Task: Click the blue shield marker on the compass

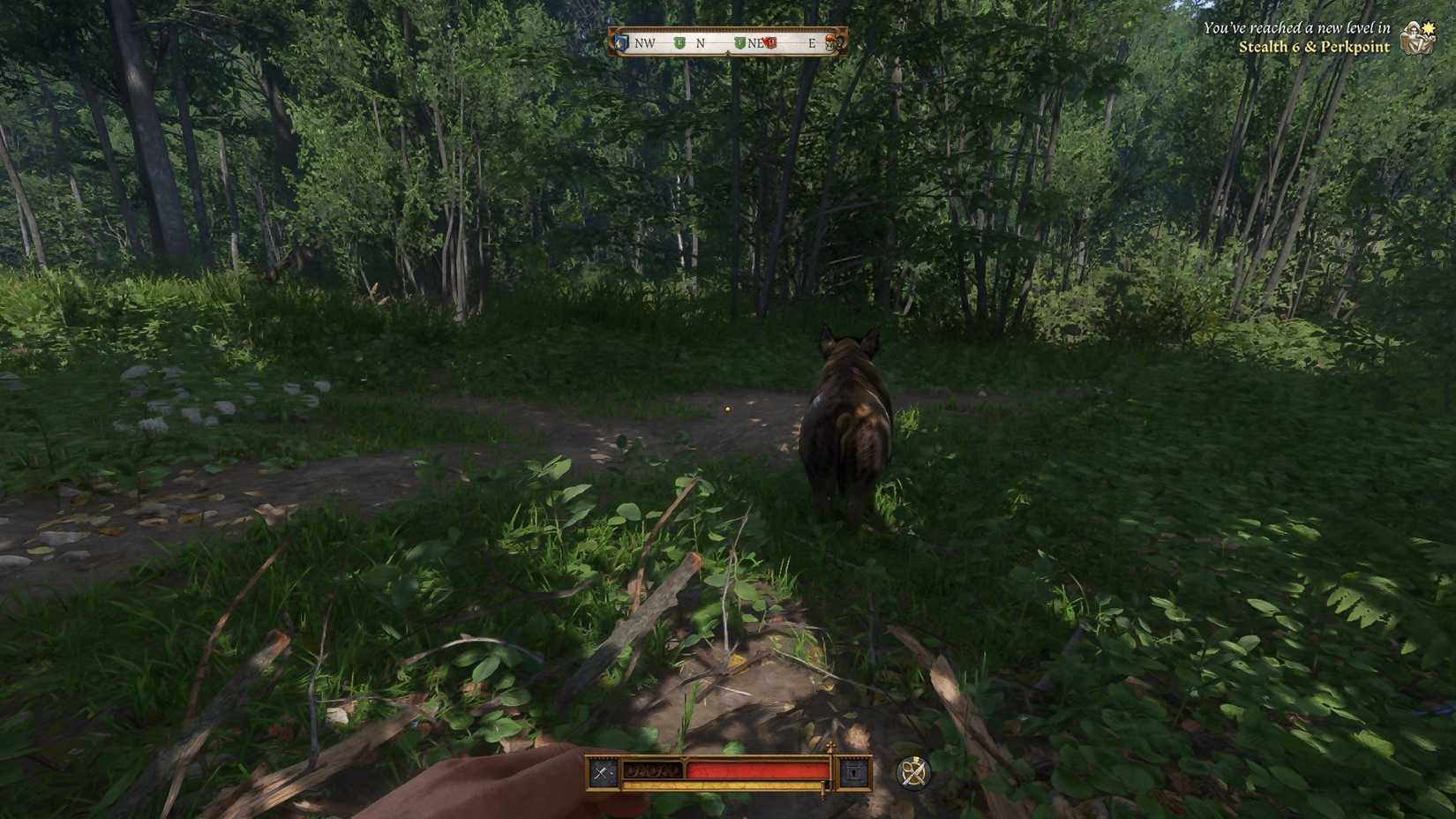Action: (620, 42)
